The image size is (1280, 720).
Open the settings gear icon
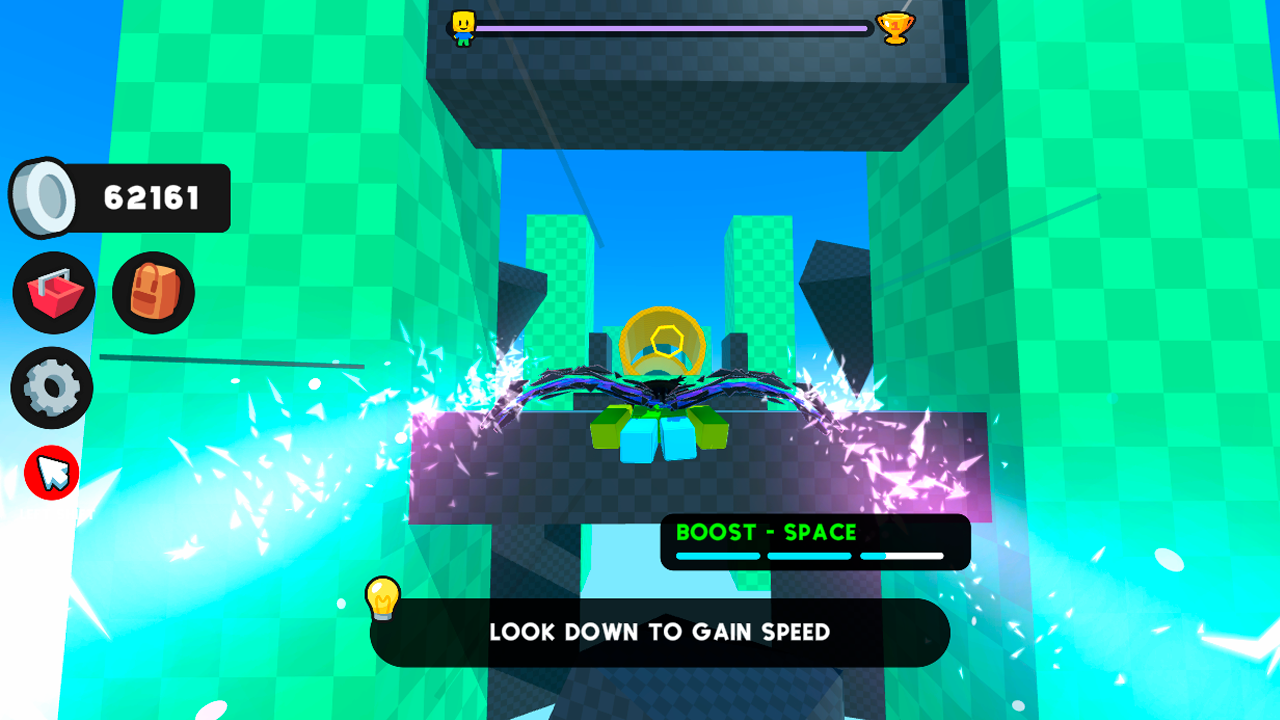pyautogui.click(x=52, y=388)
